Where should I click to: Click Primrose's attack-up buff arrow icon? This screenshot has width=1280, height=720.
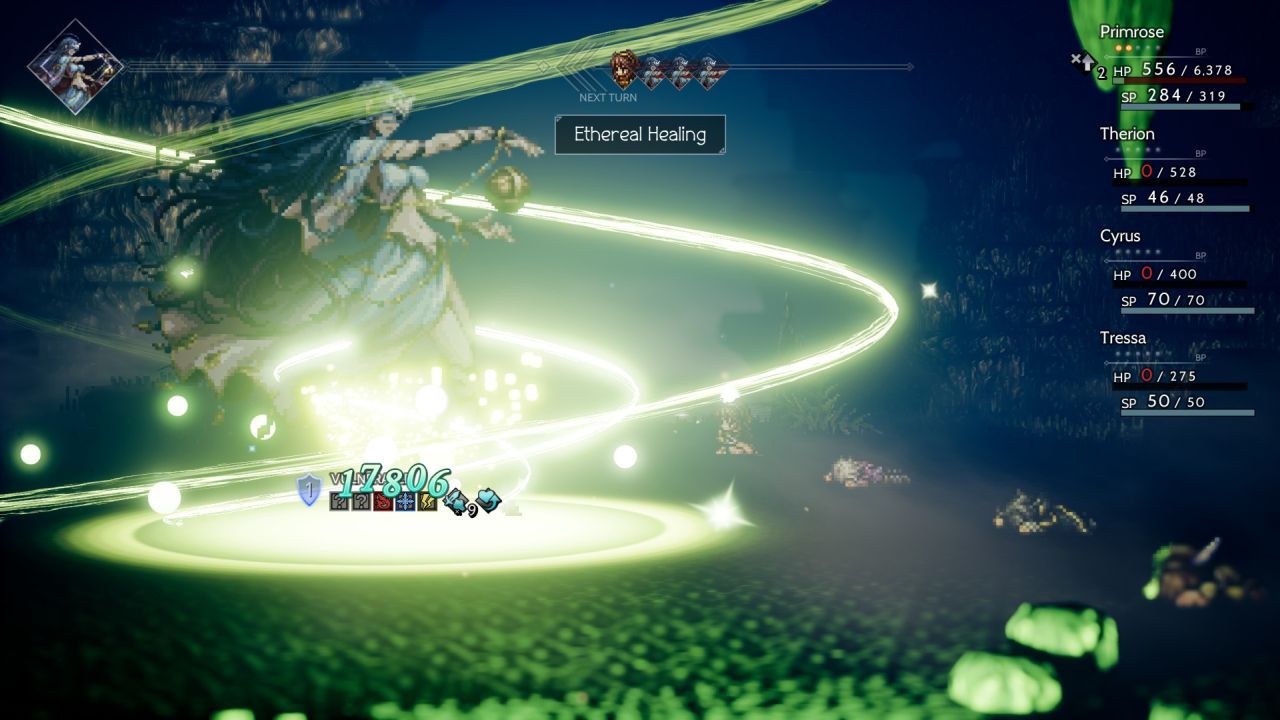(x=1084, y=62)
